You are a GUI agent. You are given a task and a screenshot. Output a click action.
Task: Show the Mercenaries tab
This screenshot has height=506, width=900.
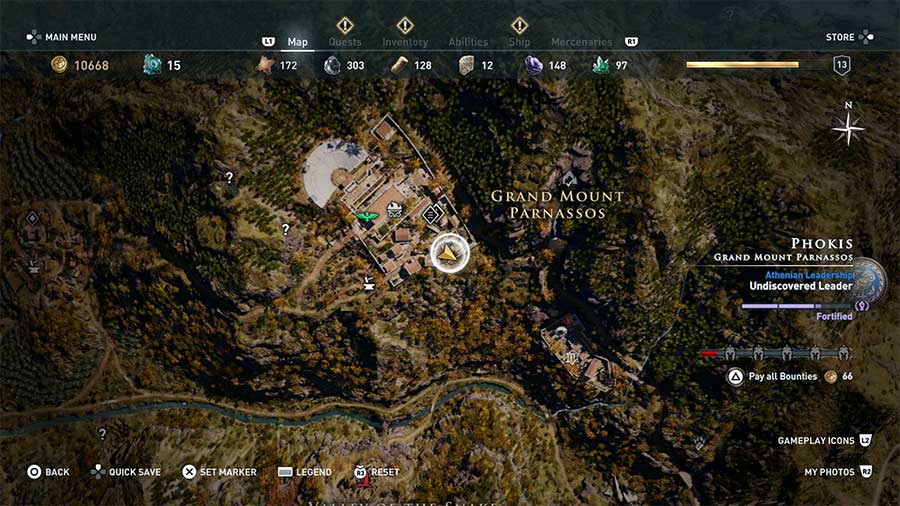(x=581, y=42)
